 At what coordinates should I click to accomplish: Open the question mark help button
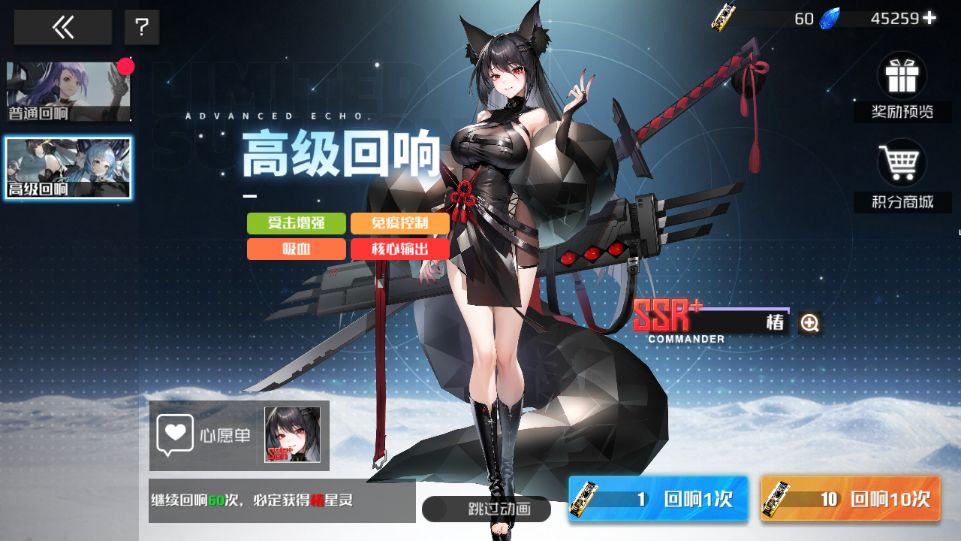point(142,27)
